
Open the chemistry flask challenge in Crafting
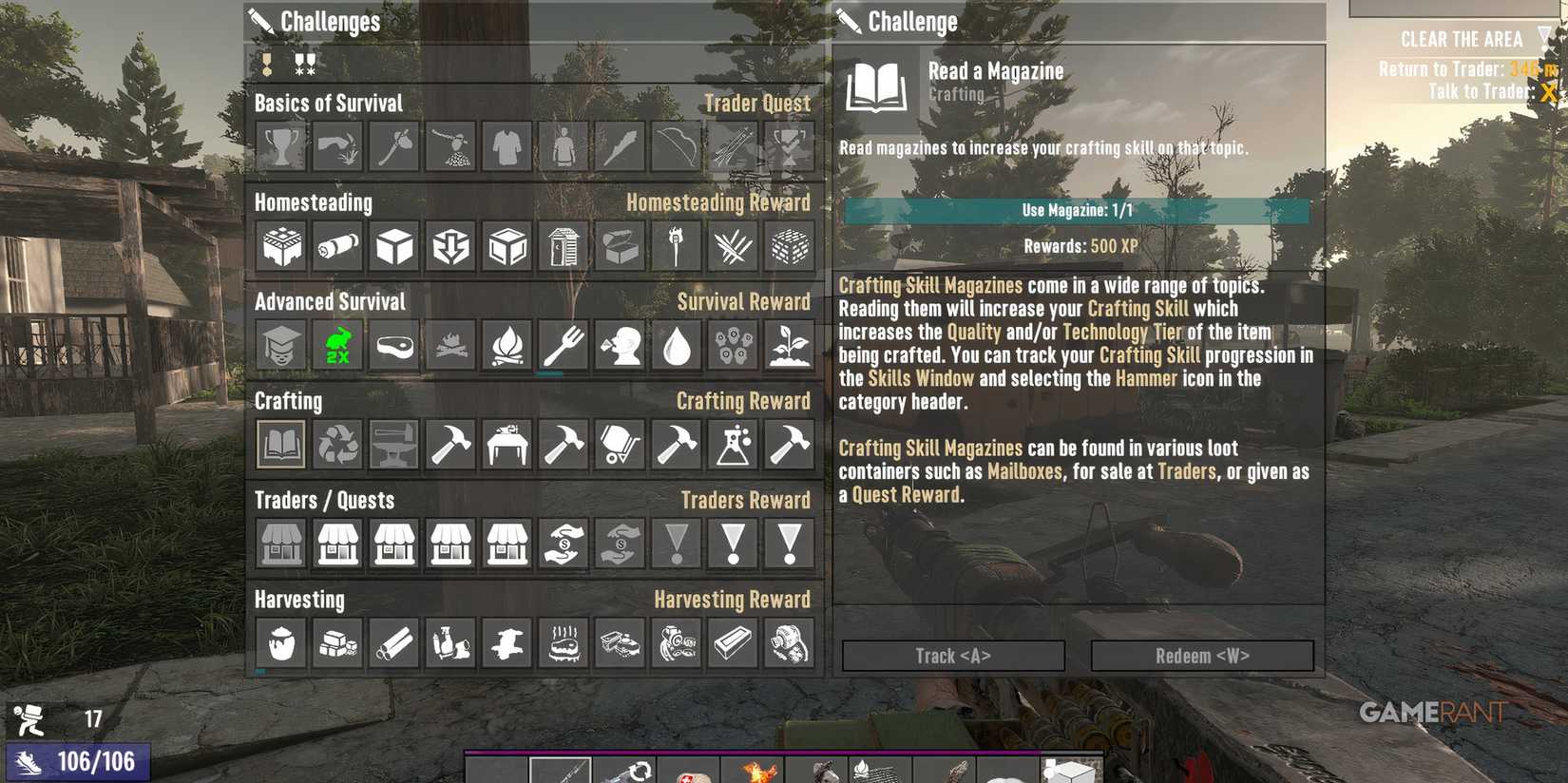click(732, 444)
